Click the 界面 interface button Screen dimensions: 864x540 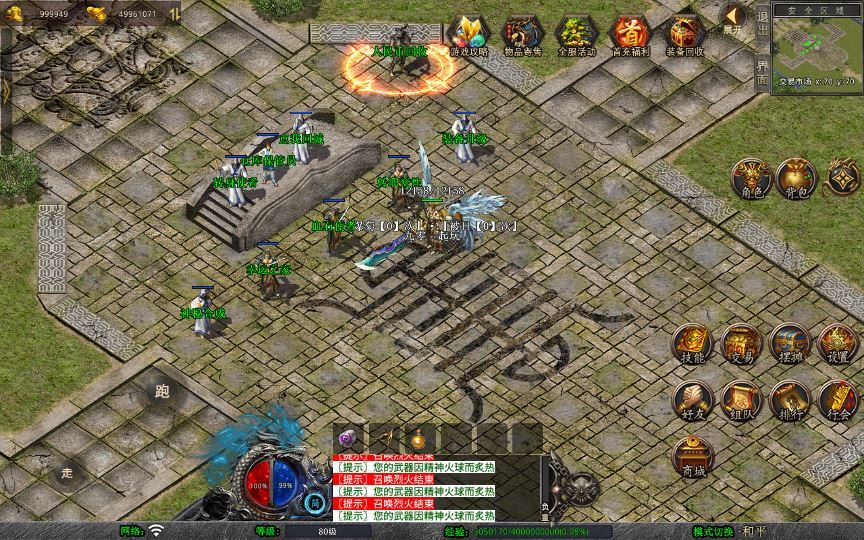(x=763, y=74)
